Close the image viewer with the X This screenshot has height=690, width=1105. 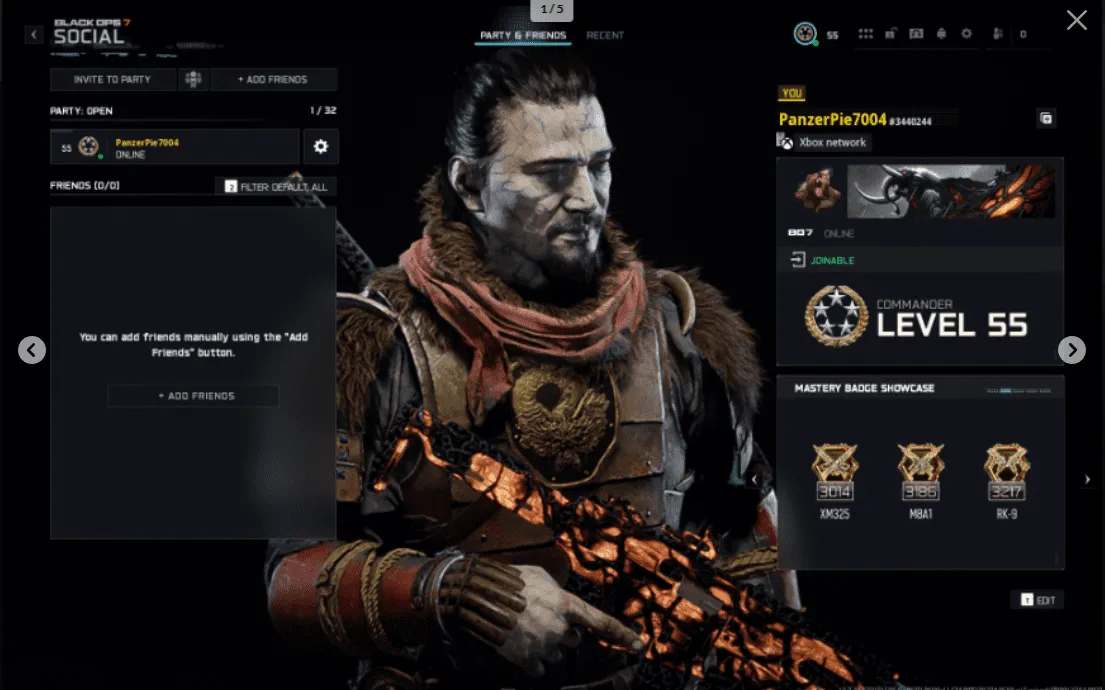(x=1076, y=20)
